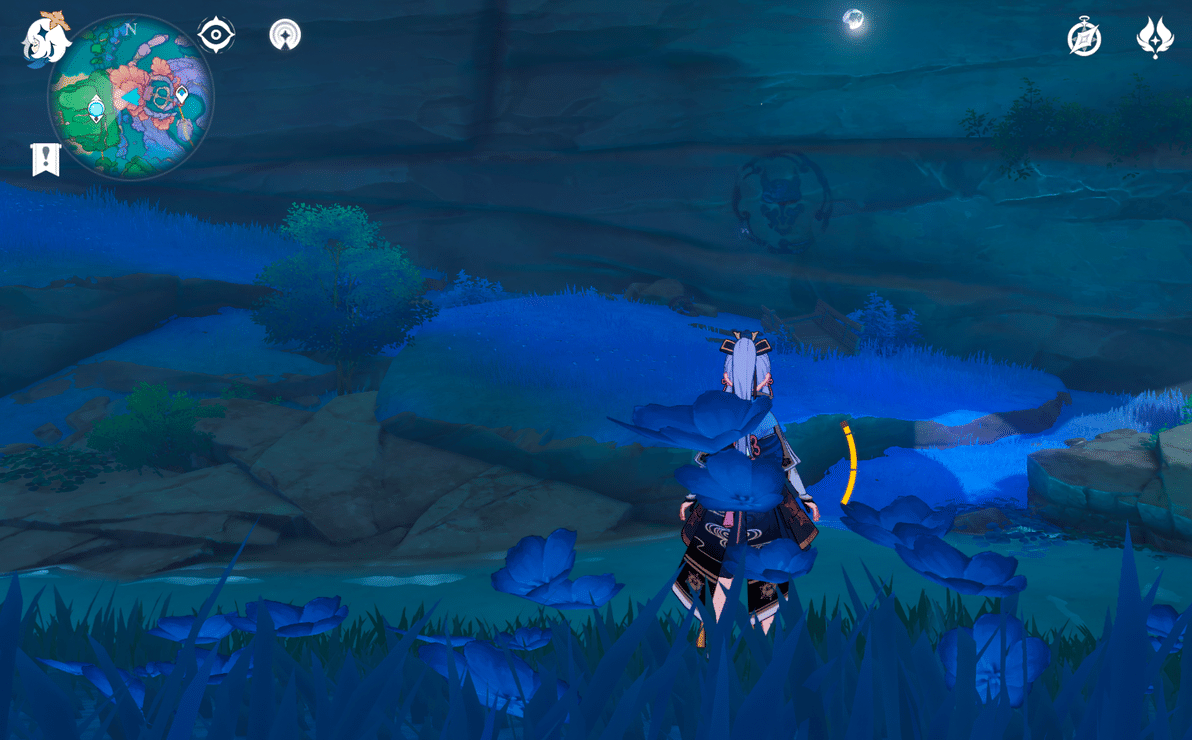Open the quest banner with exclamation mark
Viewport: 1192px width, 740px height.
(x=46, y=159)
